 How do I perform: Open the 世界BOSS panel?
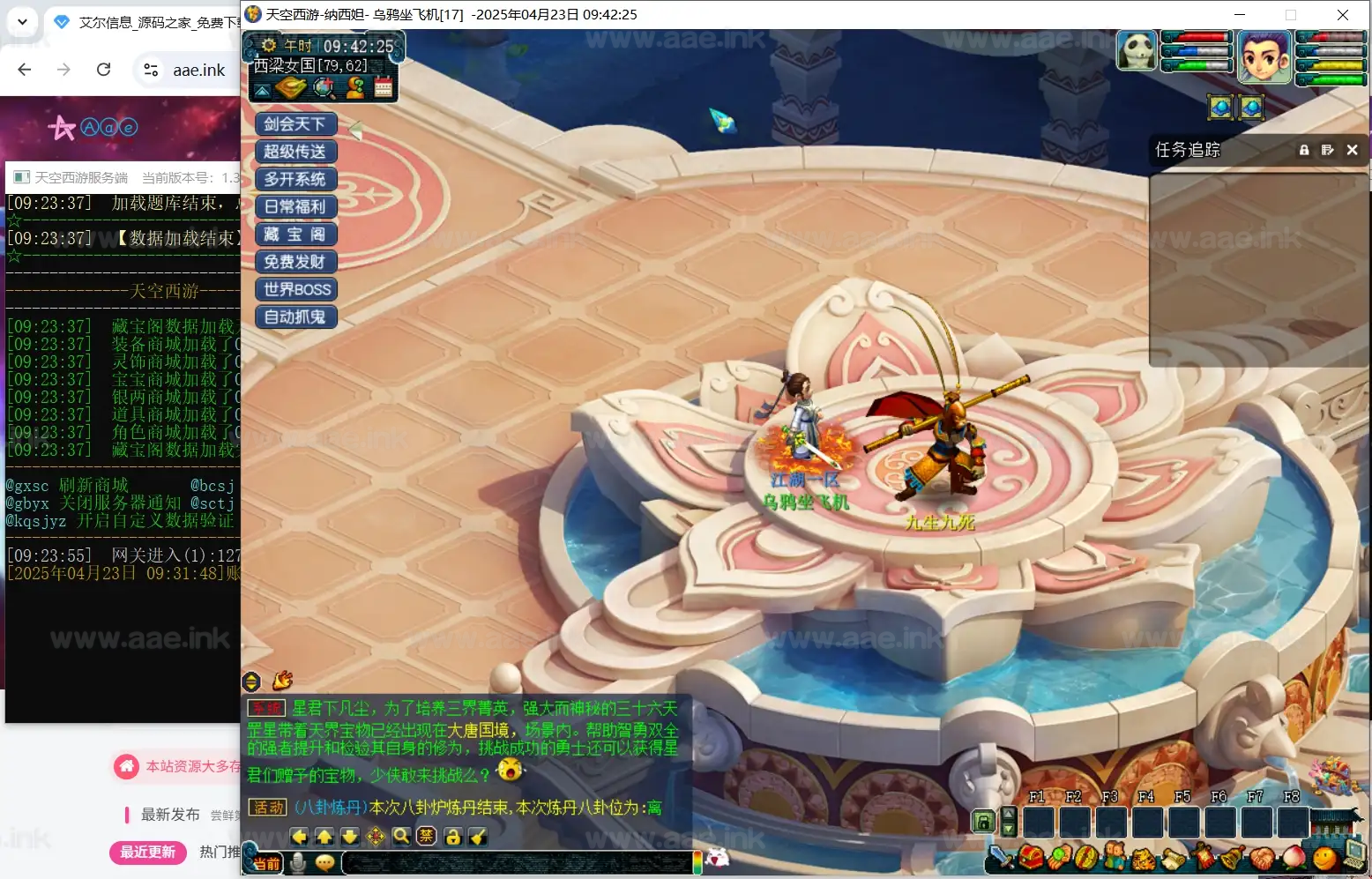295,289
